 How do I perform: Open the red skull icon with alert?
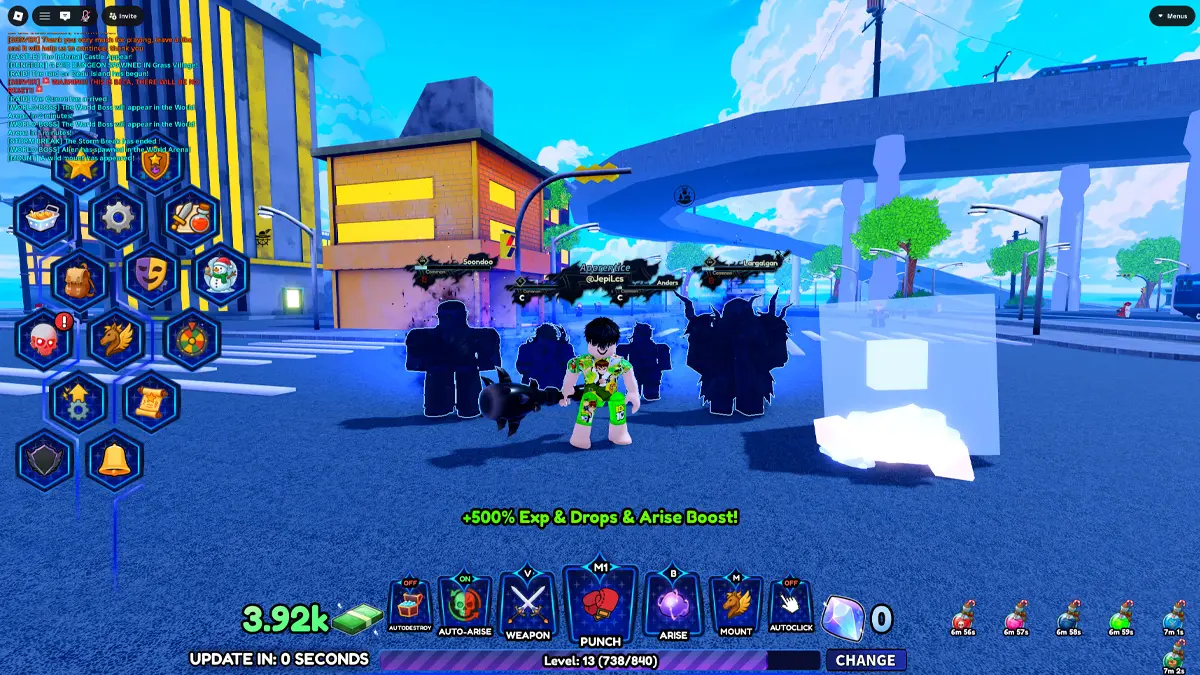[45, 338]
